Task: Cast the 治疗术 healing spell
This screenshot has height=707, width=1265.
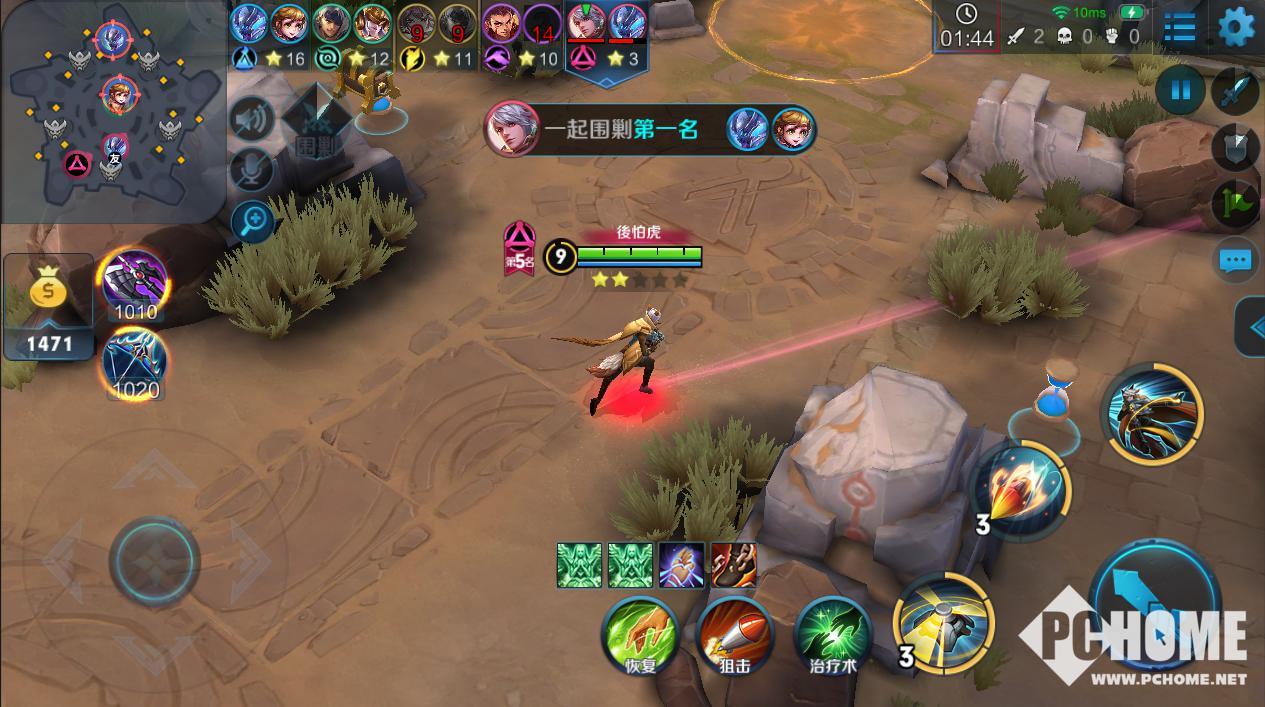Action: [x=832, y=633]
